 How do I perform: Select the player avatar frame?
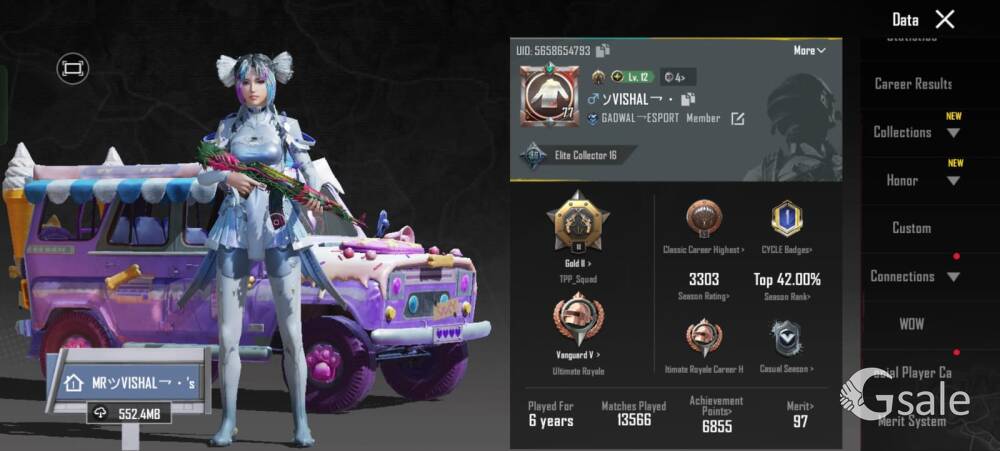click(549, 96)
